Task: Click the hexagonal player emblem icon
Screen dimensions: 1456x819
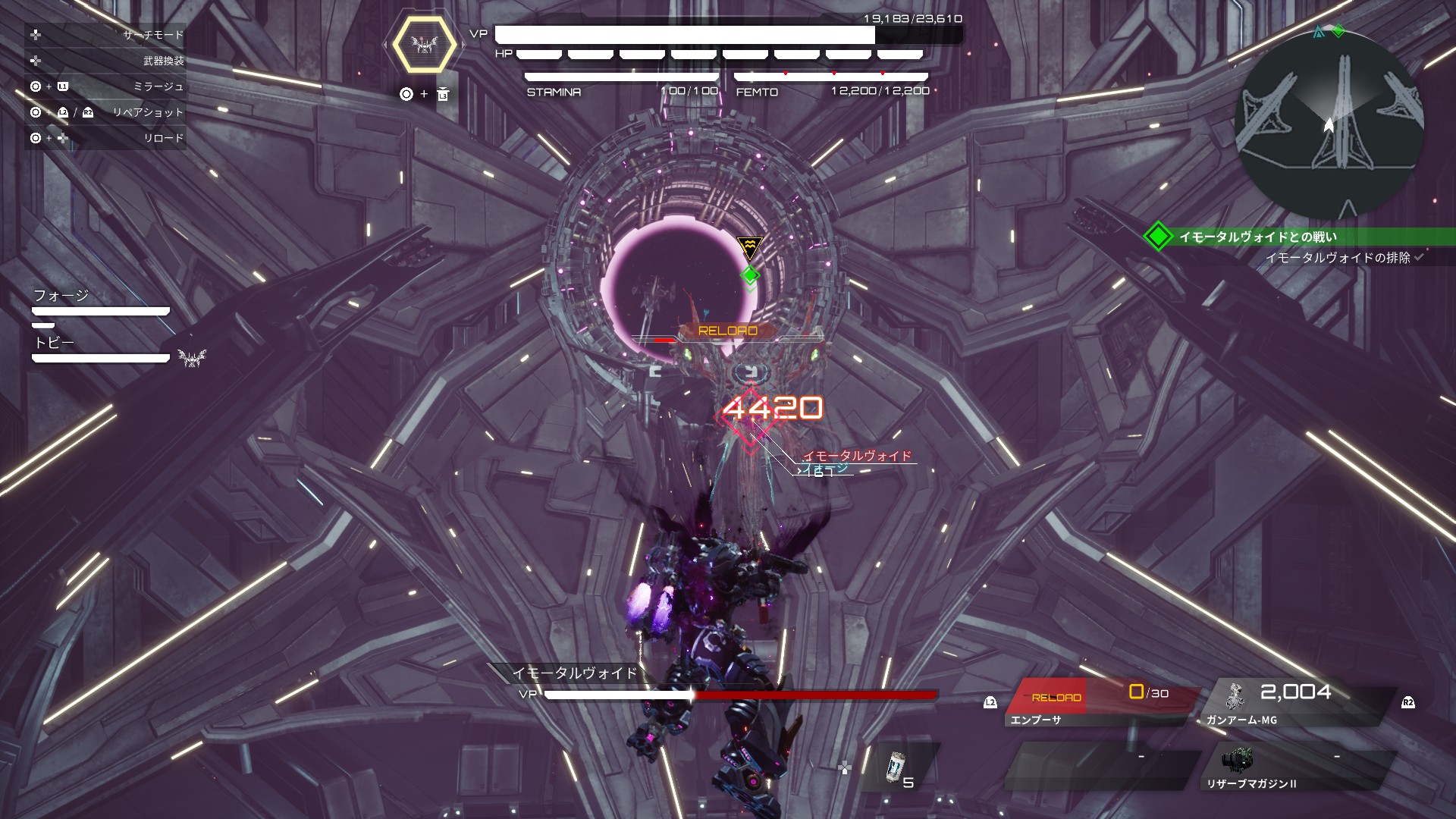Action: (425, 44)
